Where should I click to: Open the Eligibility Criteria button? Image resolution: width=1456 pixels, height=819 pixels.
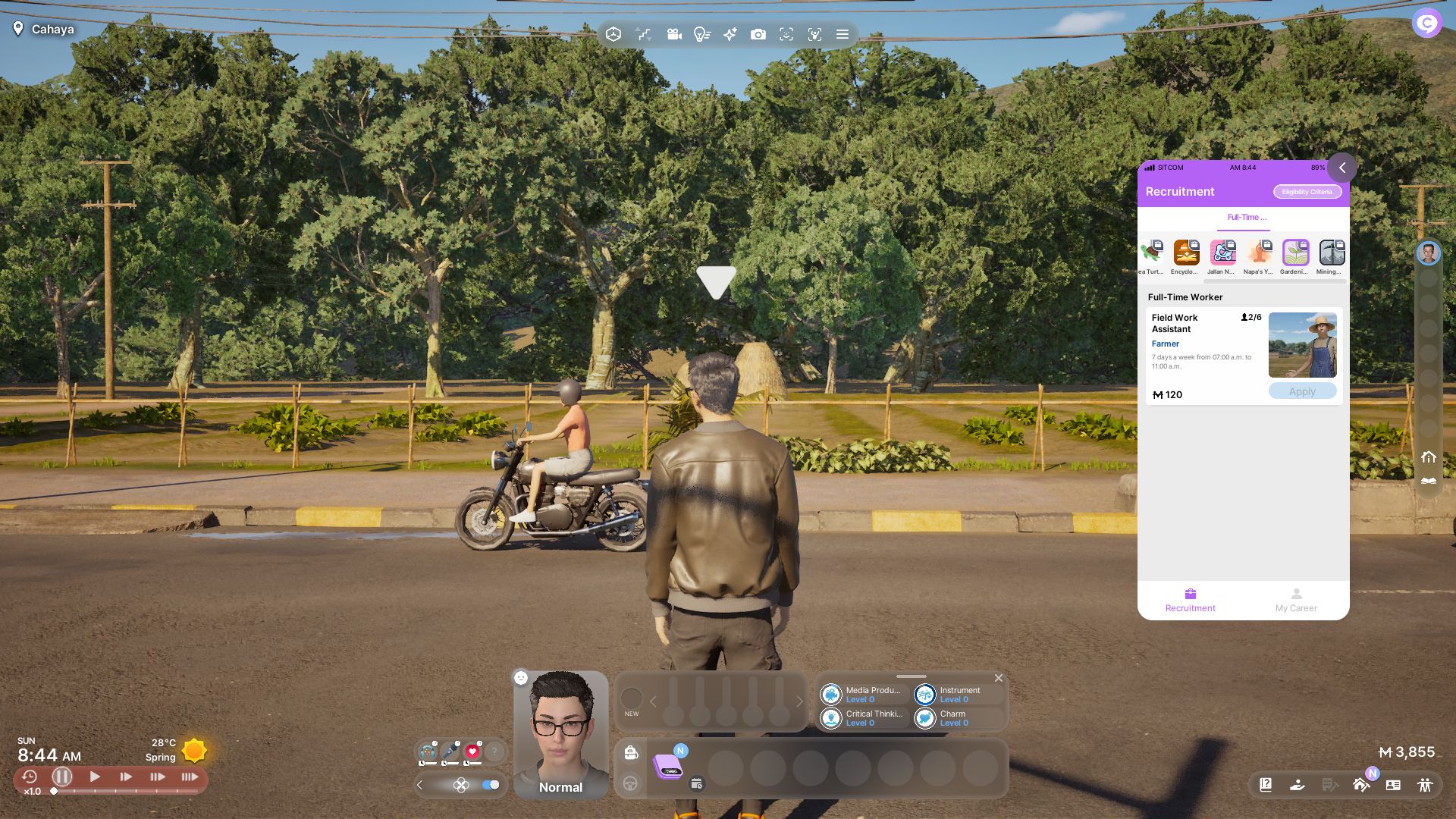point(1307,192)
